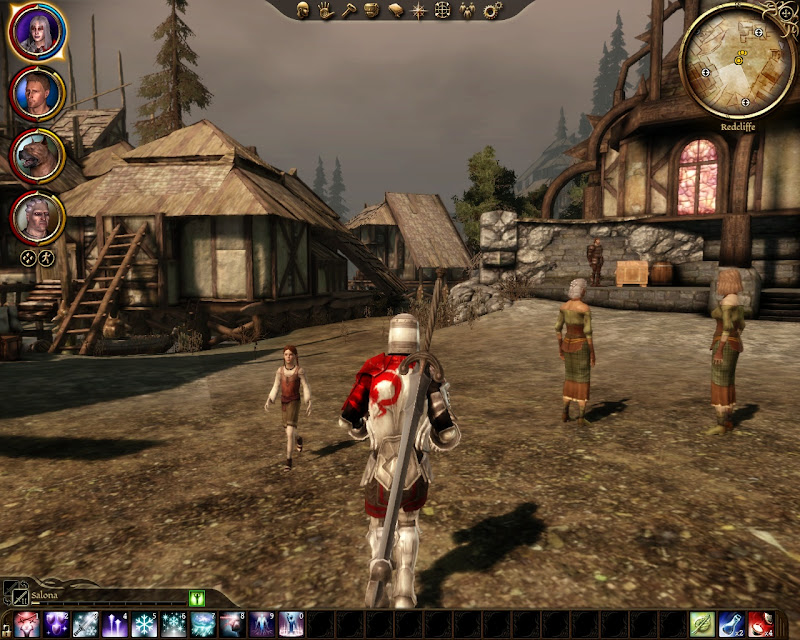This screenshot has width=800, height=640.
Task: Open the inventory chest icon
Action: point(371,10)
